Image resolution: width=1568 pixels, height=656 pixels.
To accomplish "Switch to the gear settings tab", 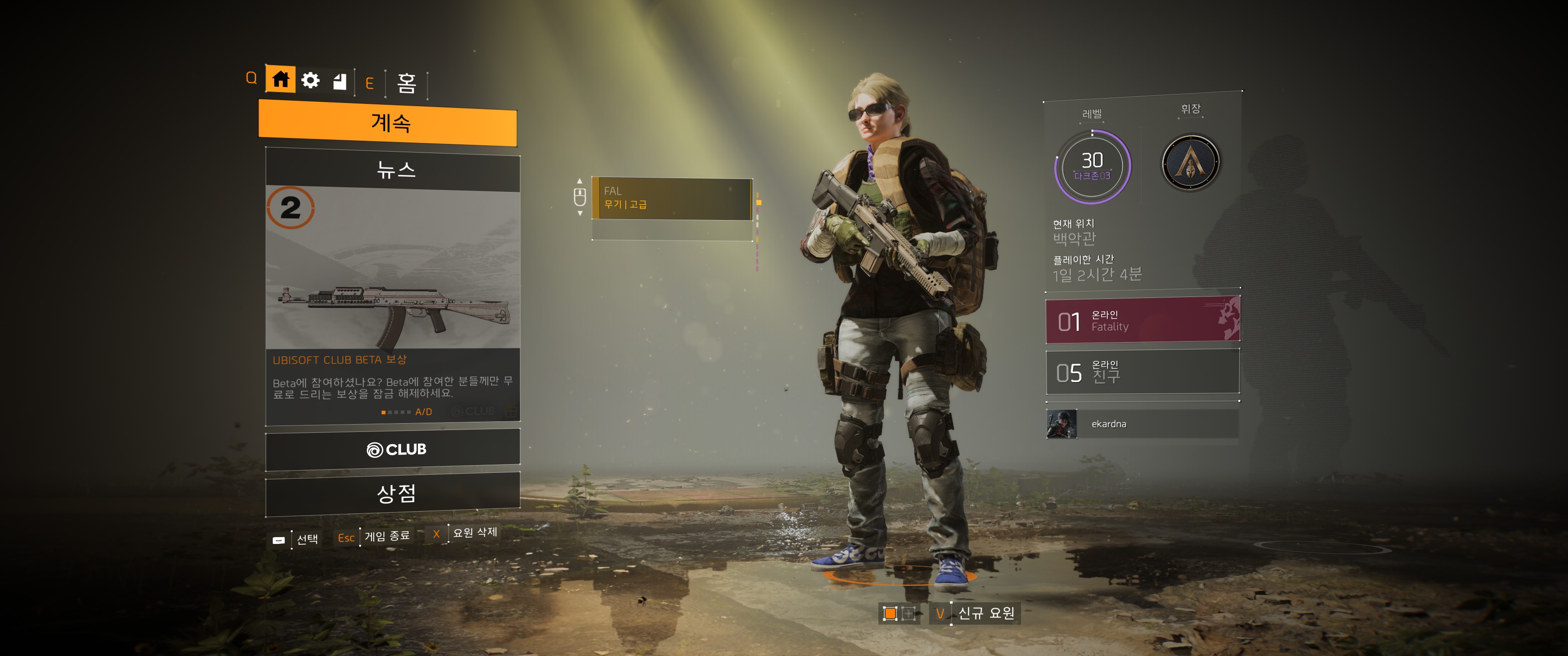I will pyautogui.click(x=310, y=80).
